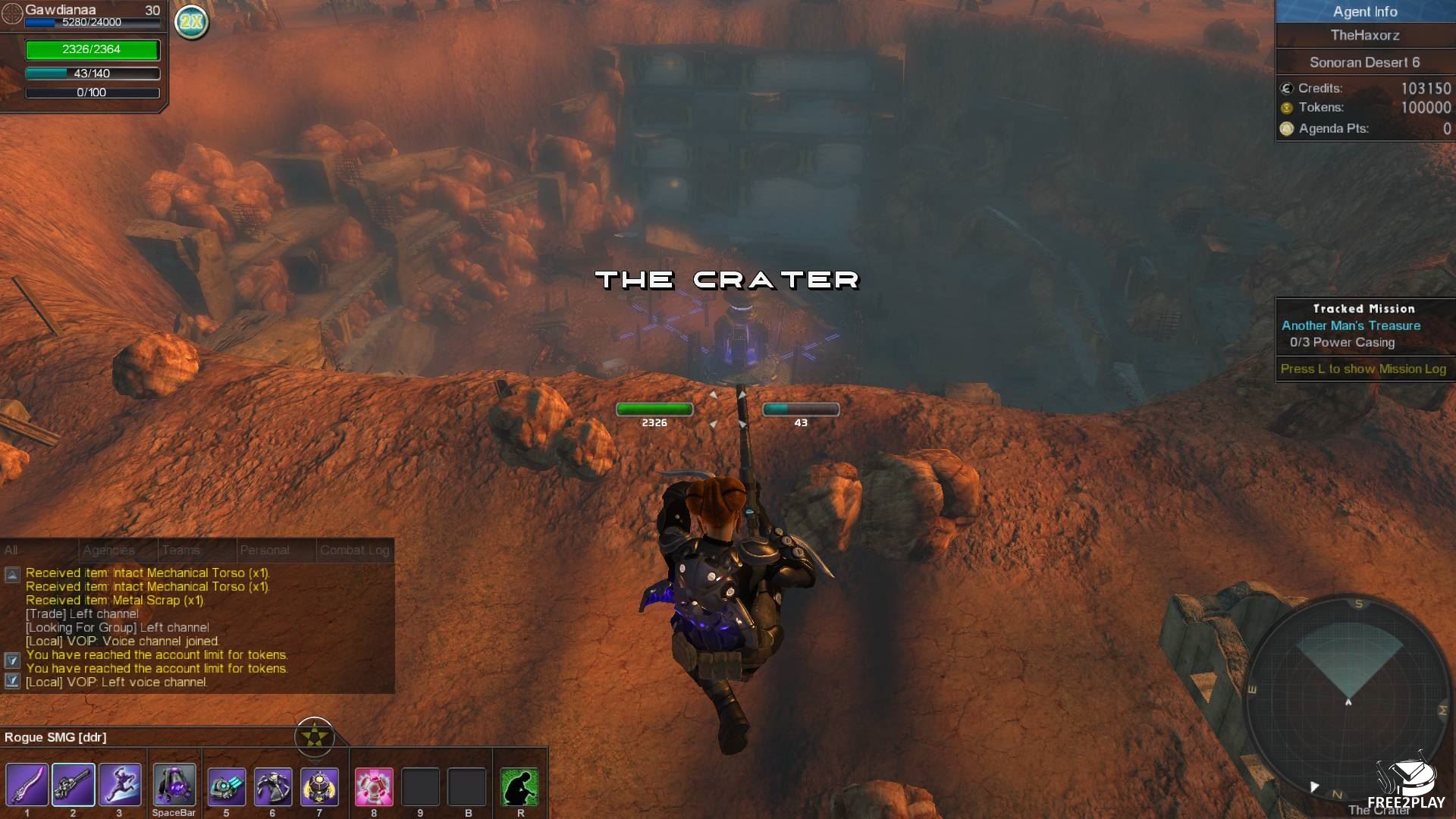Use the pink gear item in slot 8
The image size is (1456, 819).
click(x=374, y=786)
